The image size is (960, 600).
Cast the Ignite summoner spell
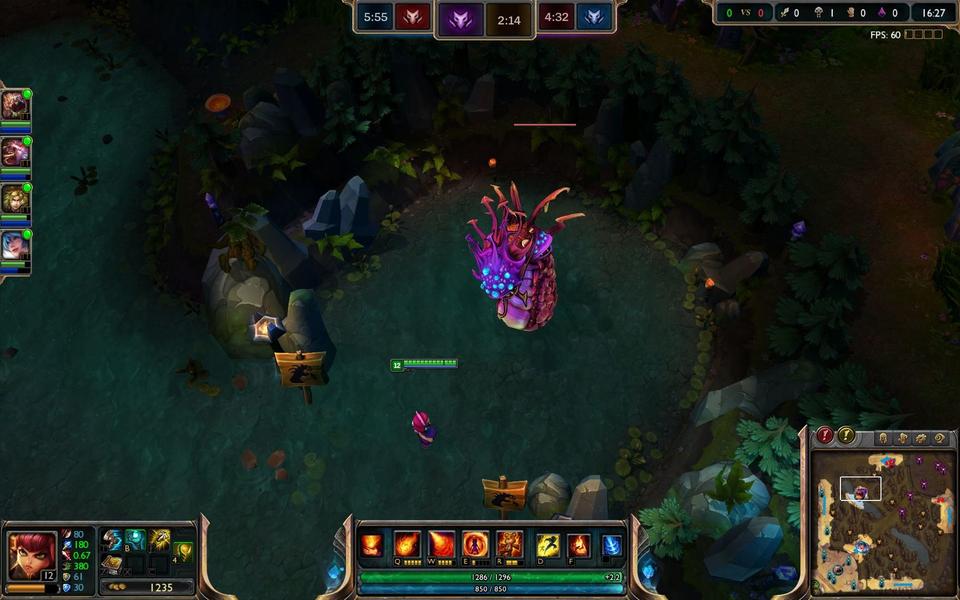(x=579, y=545)
